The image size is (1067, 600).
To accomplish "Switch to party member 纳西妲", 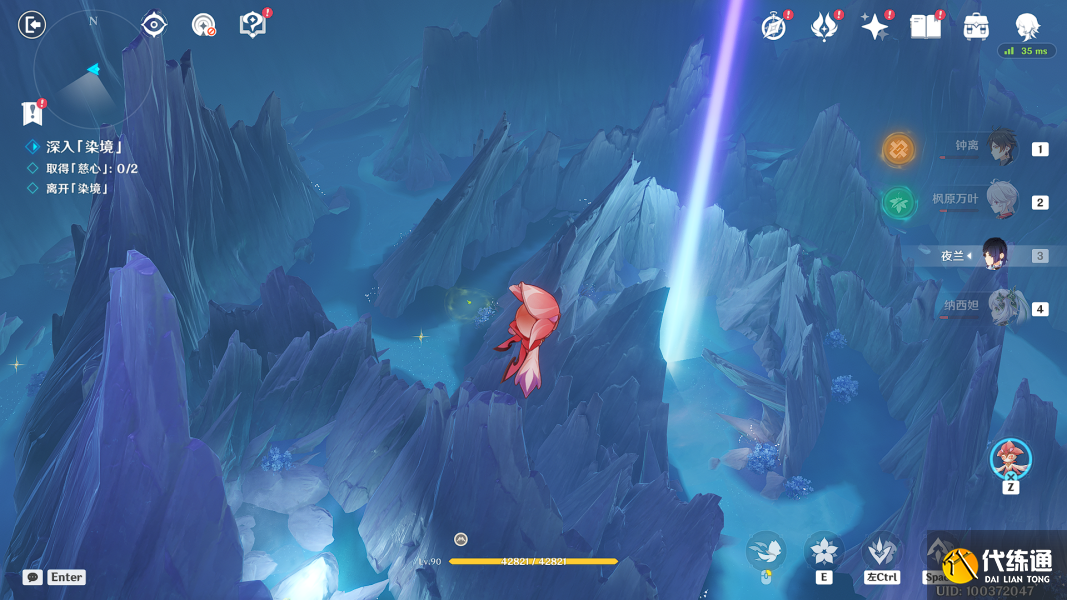I will pyautogui.click(x=1001, y=307).
